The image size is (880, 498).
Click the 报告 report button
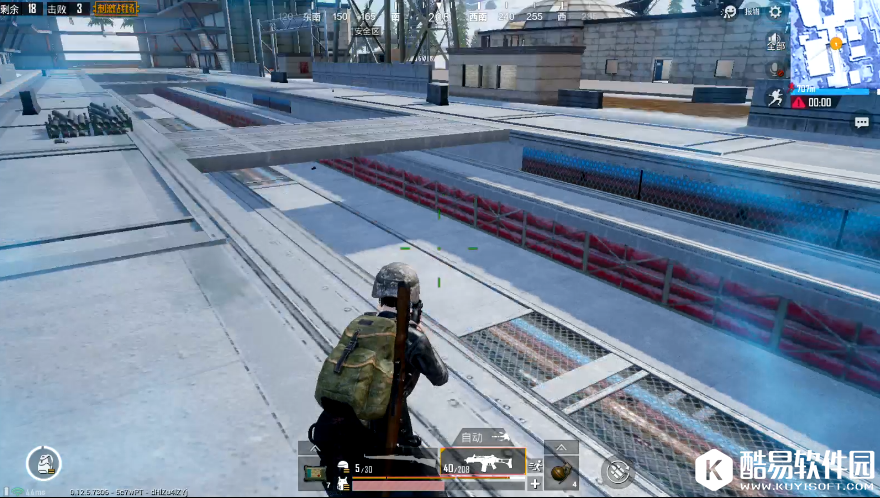[x=750, y=12]
